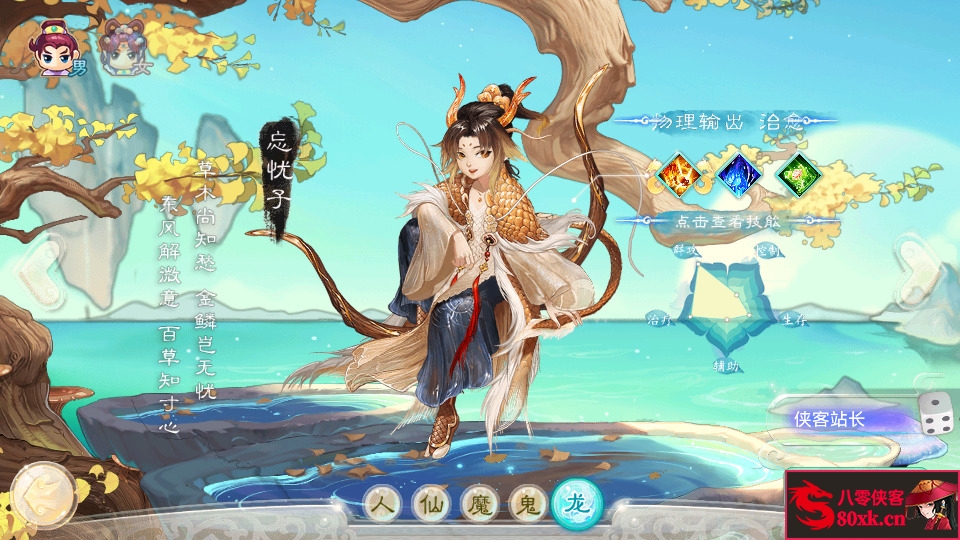View the fire skill icon
960x540 pixels.
(679, 174)
